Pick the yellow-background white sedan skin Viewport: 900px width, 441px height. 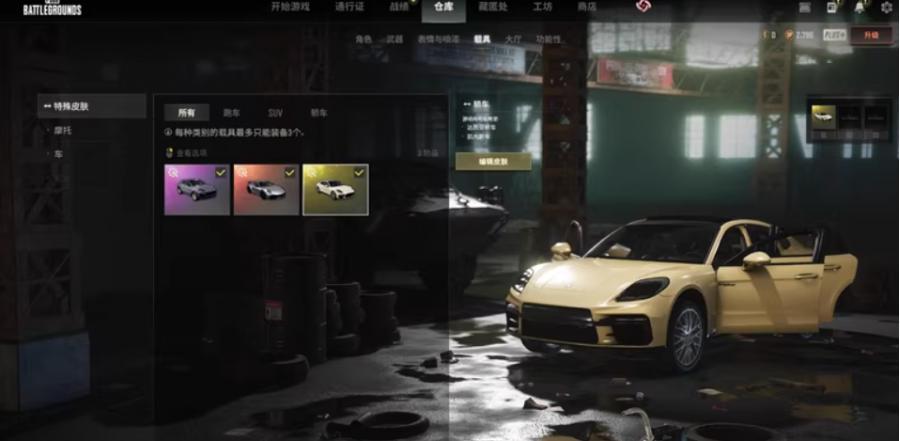tap(335, 190)
